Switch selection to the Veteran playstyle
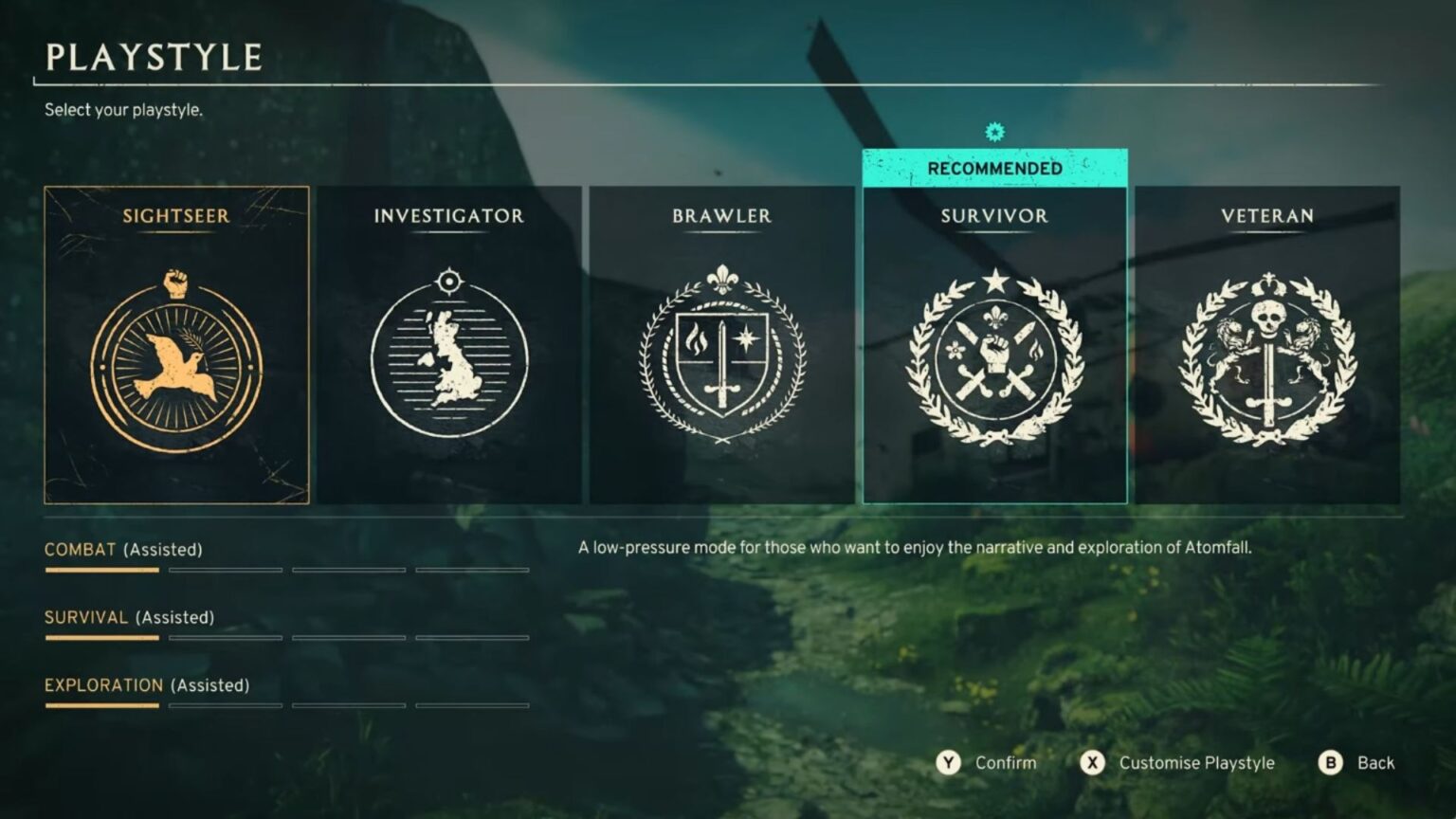This screenshot has width=1456, height=819. click(1265, 344)
